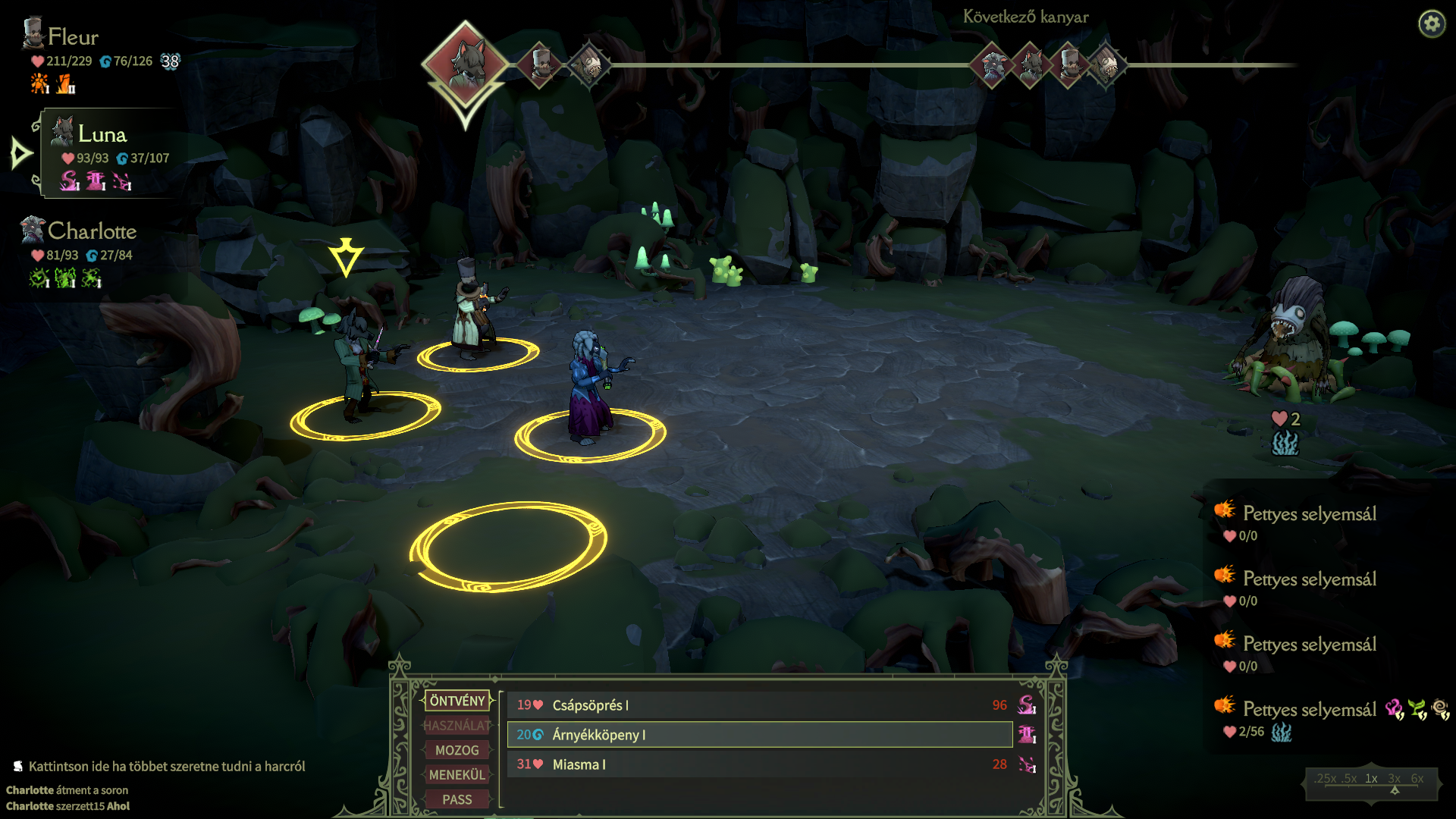Open the combat help link
1456x819 pixels.
(x=166, y=767)
